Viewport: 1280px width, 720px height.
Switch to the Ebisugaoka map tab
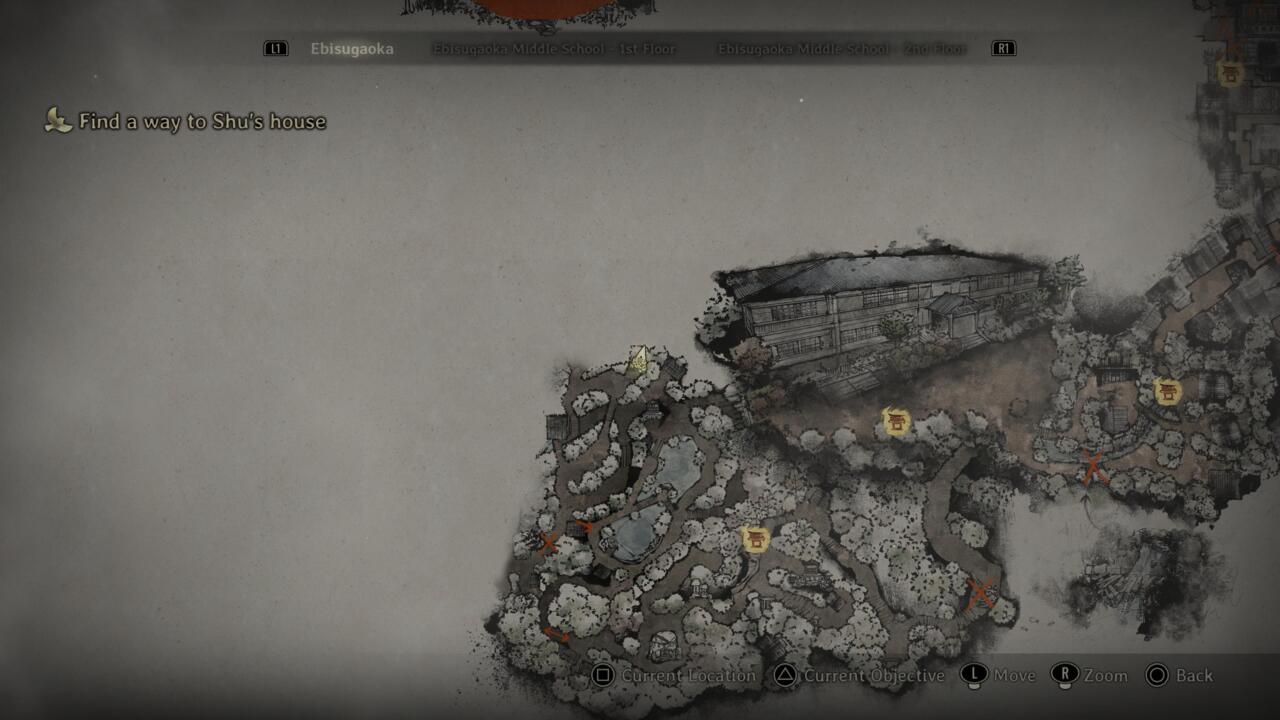click(x=351, y=49)
